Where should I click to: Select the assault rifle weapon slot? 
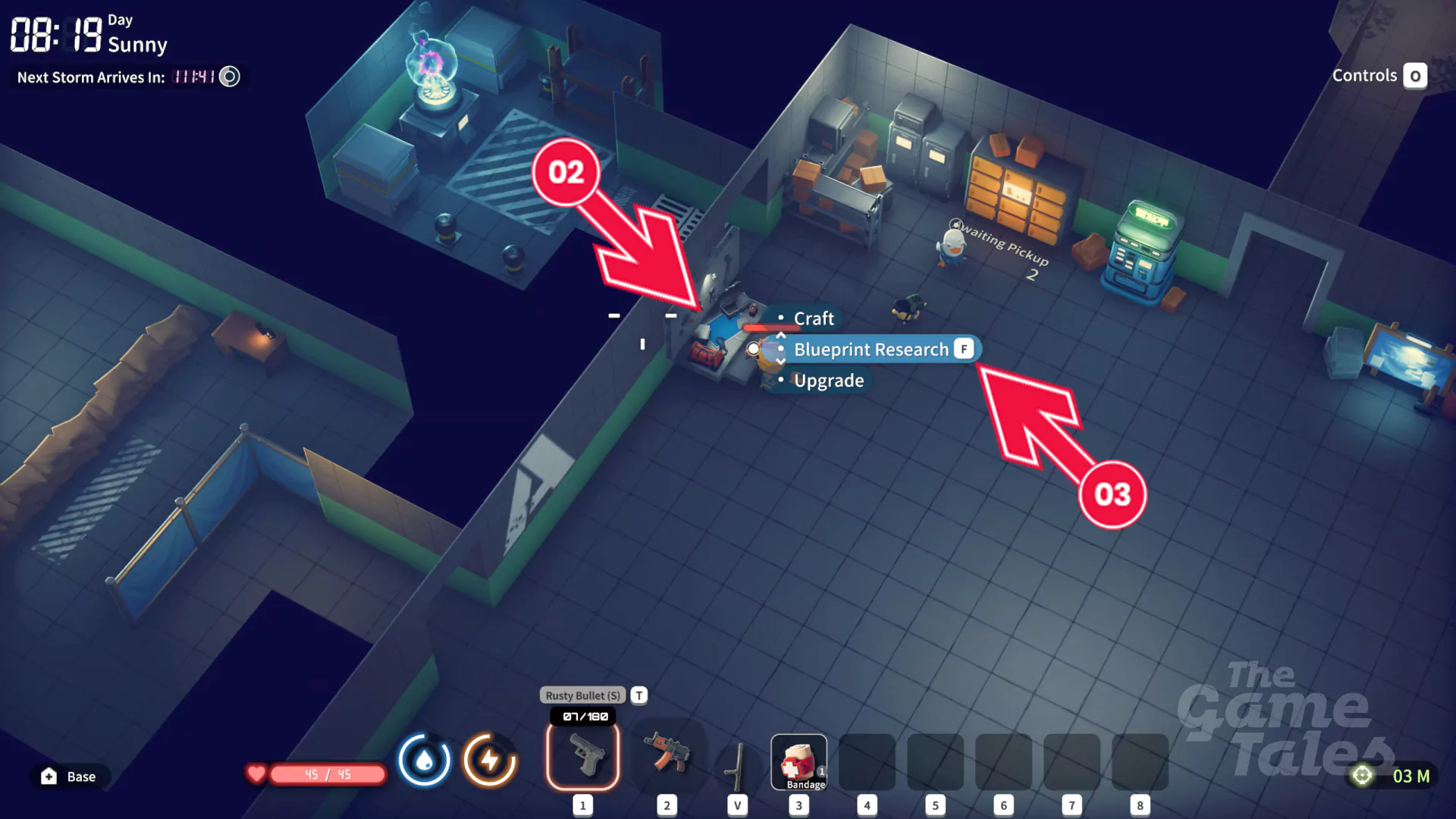[x=667, y=756]
